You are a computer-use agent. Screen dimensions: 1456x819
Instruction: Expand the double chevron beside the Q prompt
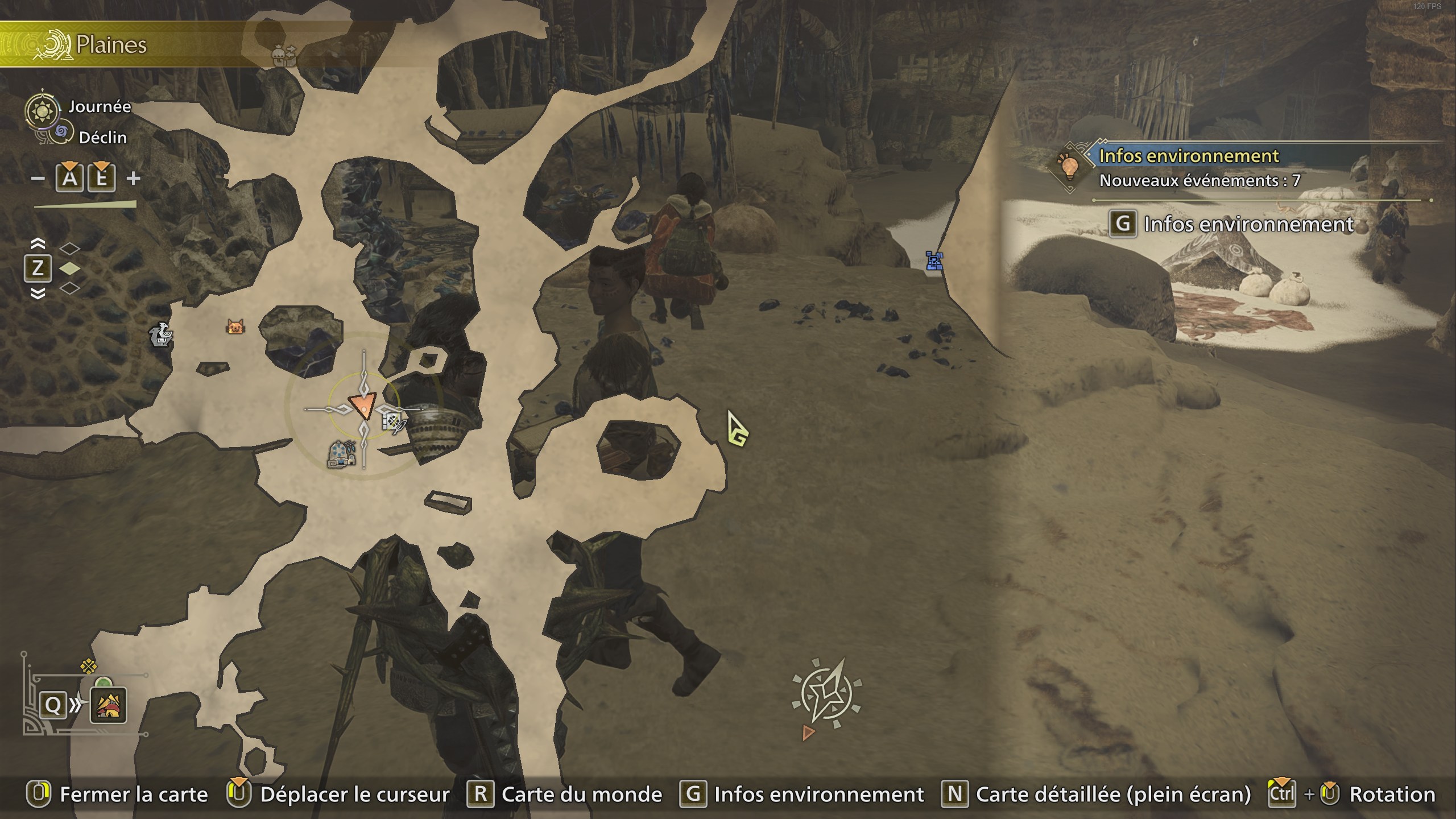75,705
